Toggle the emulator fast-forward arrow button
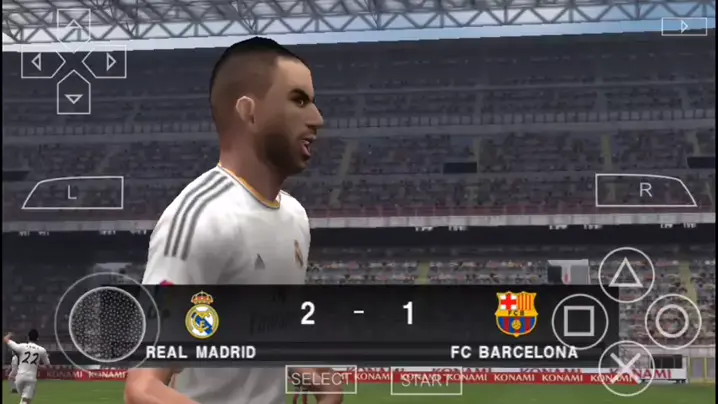The image size is (718, 404). coord(684,27)
